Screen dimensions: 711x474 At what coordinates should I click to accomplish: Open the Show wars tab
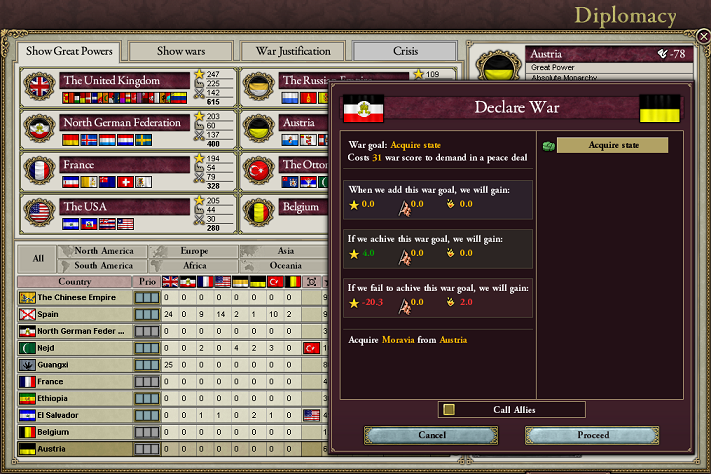(x=180, y=51)
